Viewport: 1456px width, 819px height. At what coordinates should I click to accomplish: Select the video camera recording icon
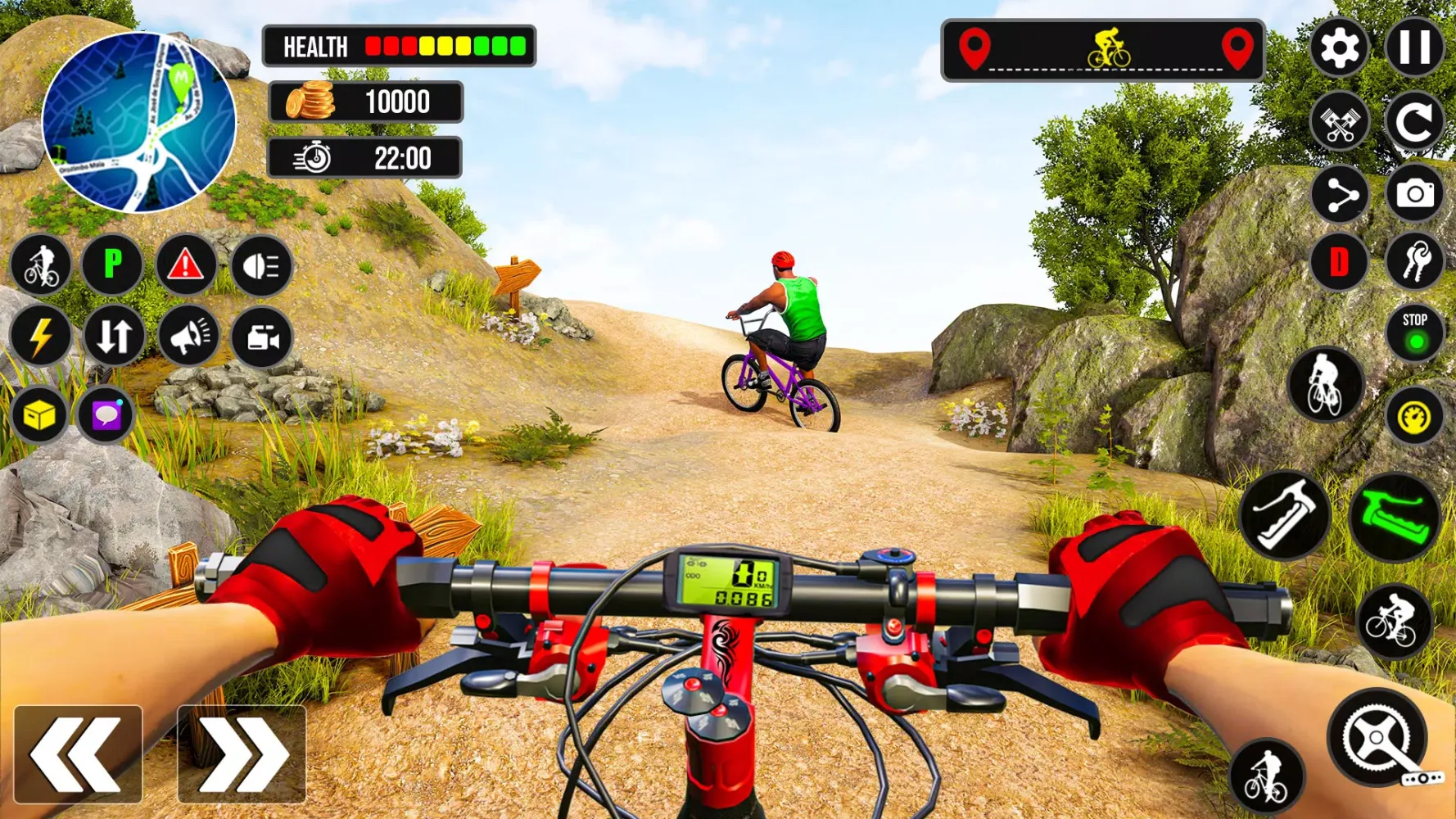coord(260,336)
